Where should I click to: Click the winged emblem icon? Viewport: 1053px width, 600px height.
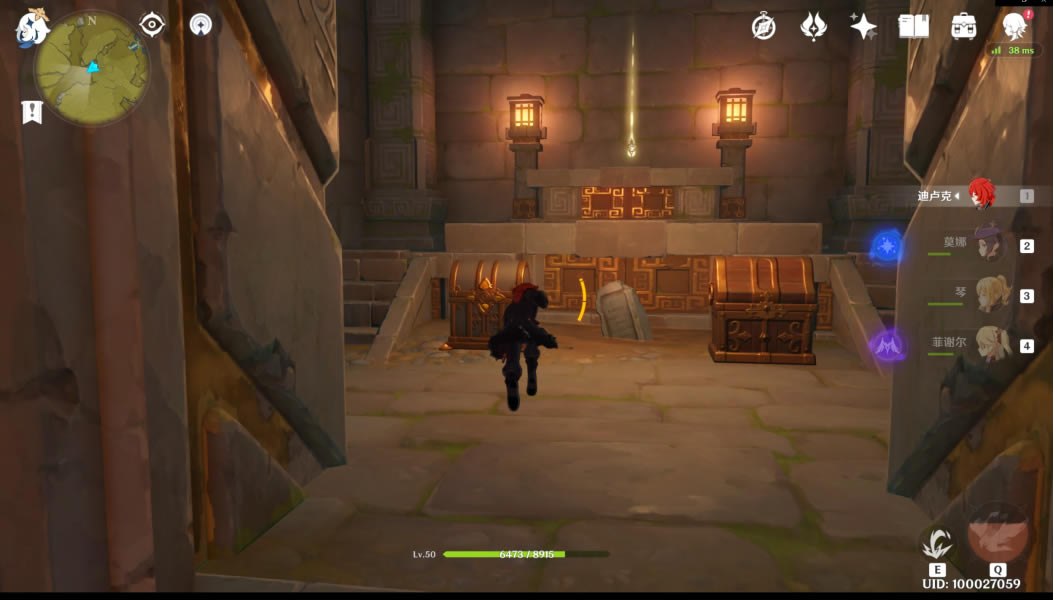point(814,27)
